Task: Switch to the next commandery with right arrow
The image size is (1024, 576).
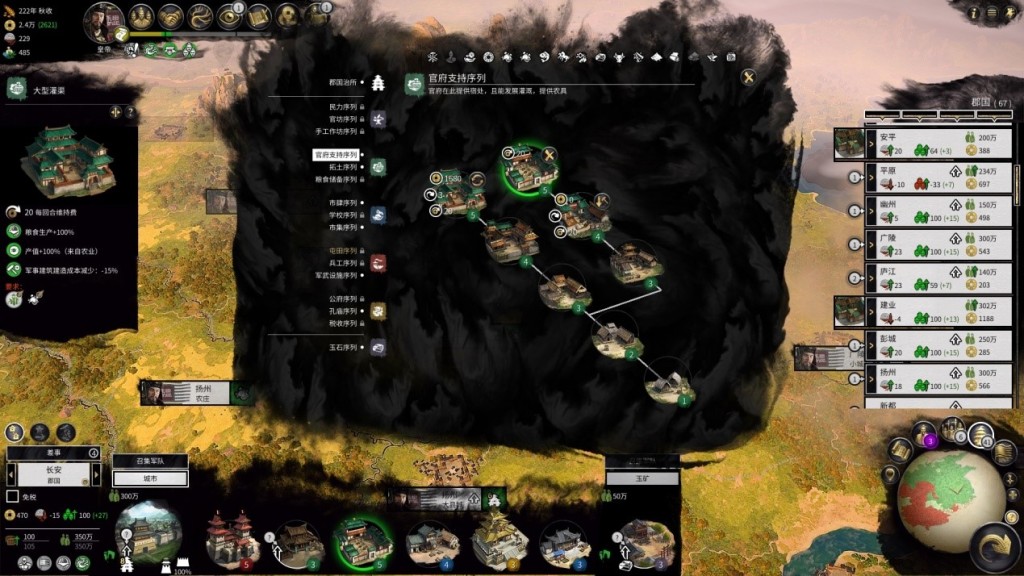Action: tap(94, 475)
